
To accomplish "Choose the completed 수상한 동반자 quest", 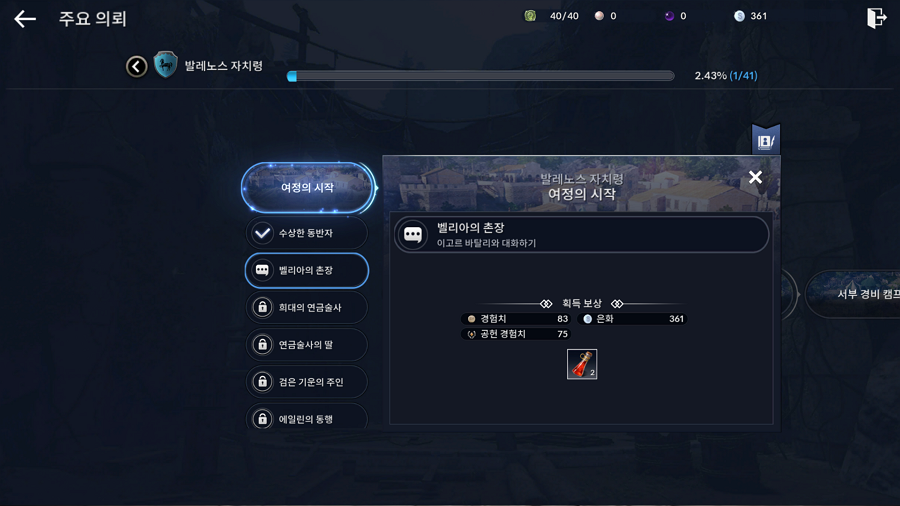I will 307,233.
